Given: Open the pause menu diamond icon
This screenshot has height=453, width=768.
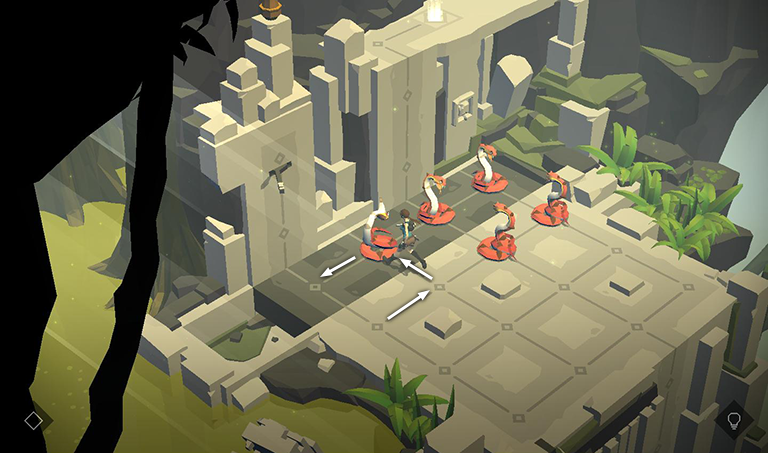Looking at the screenshot, I should coord(33,421).
